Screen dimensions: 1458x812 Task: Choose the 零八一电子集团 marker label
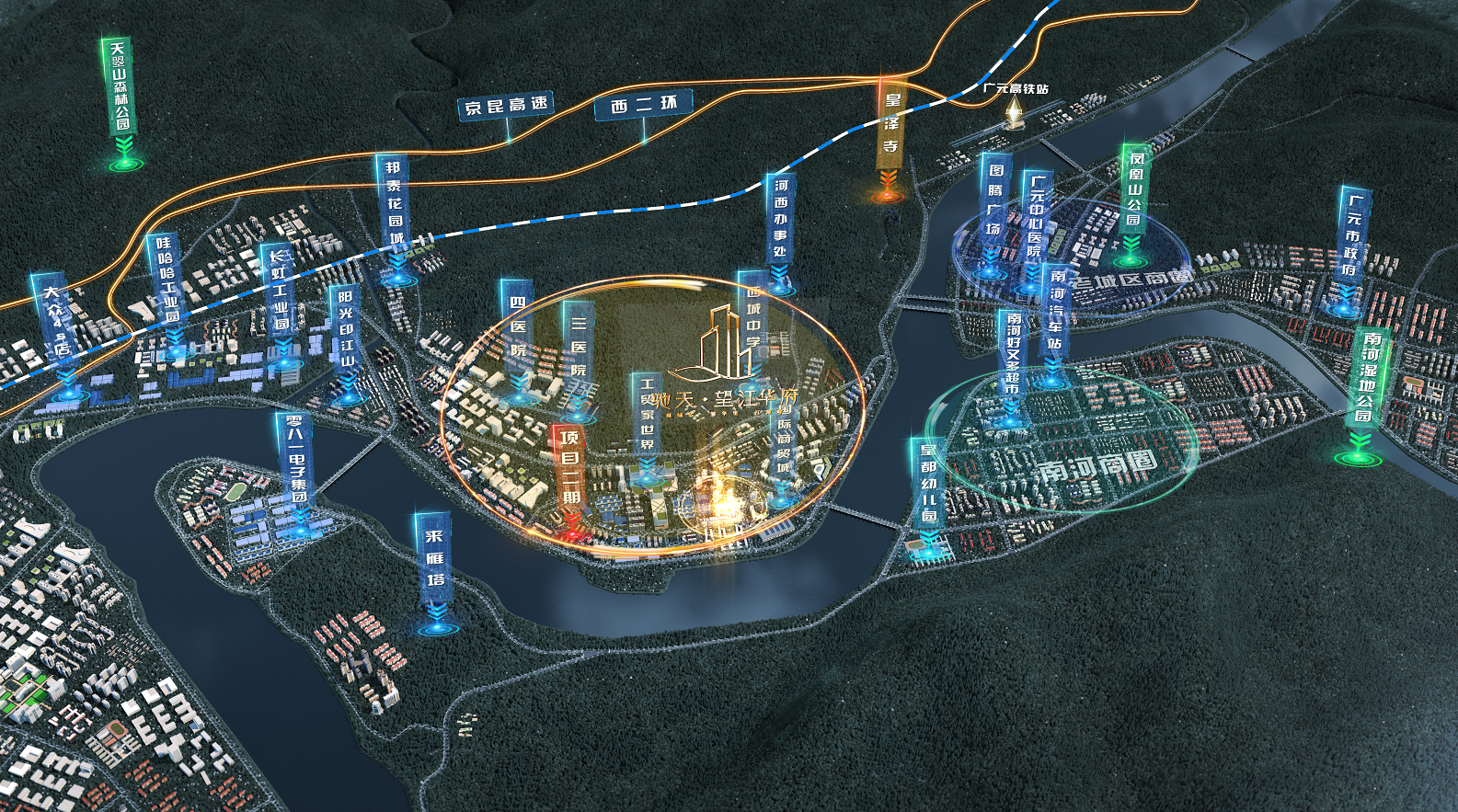(296, 461)
